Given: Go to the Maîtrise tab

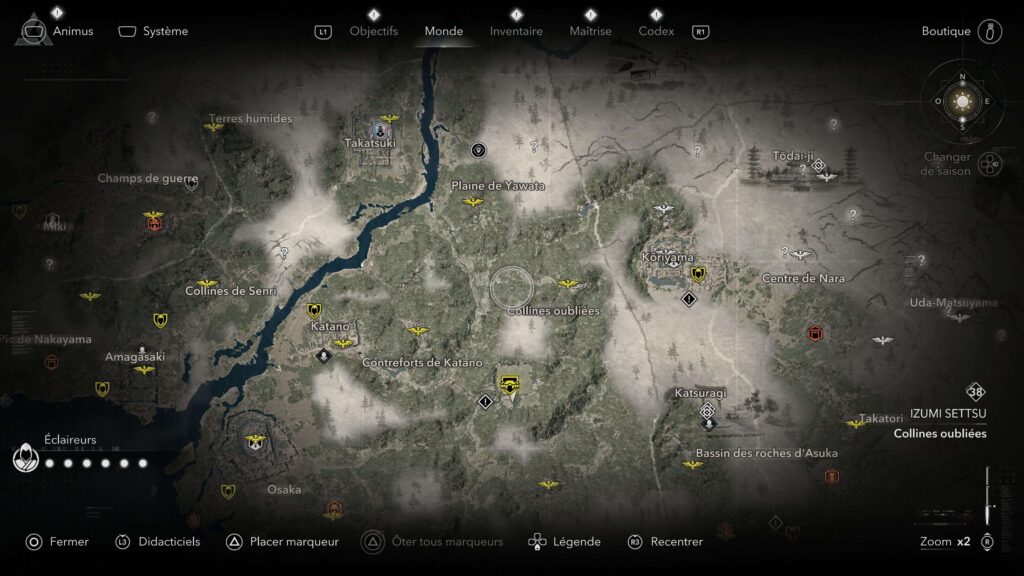Looking at the screenshot, I should click(590, 31).
